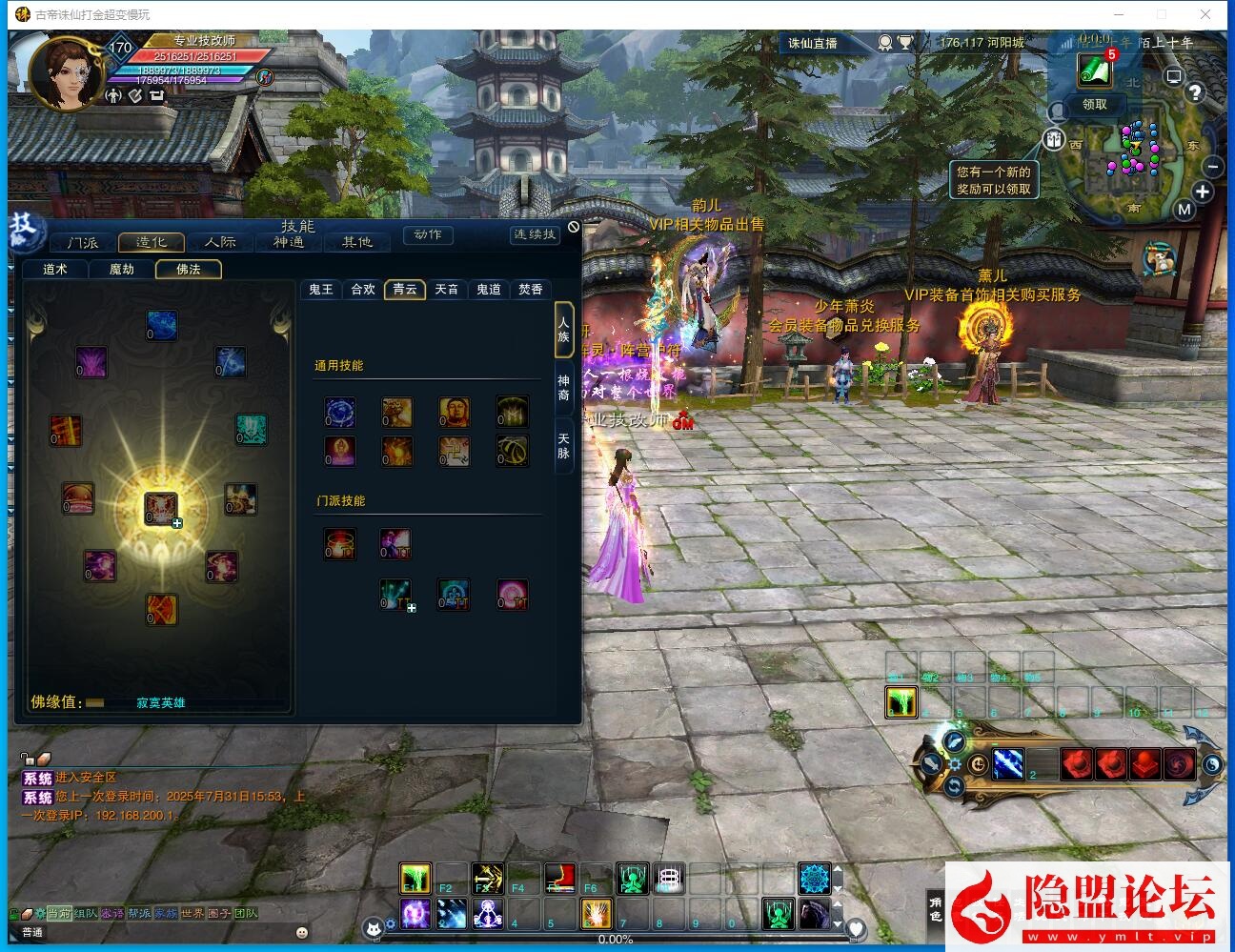
Task: Open the 动作 actions panel
Action: coord(428,234)
